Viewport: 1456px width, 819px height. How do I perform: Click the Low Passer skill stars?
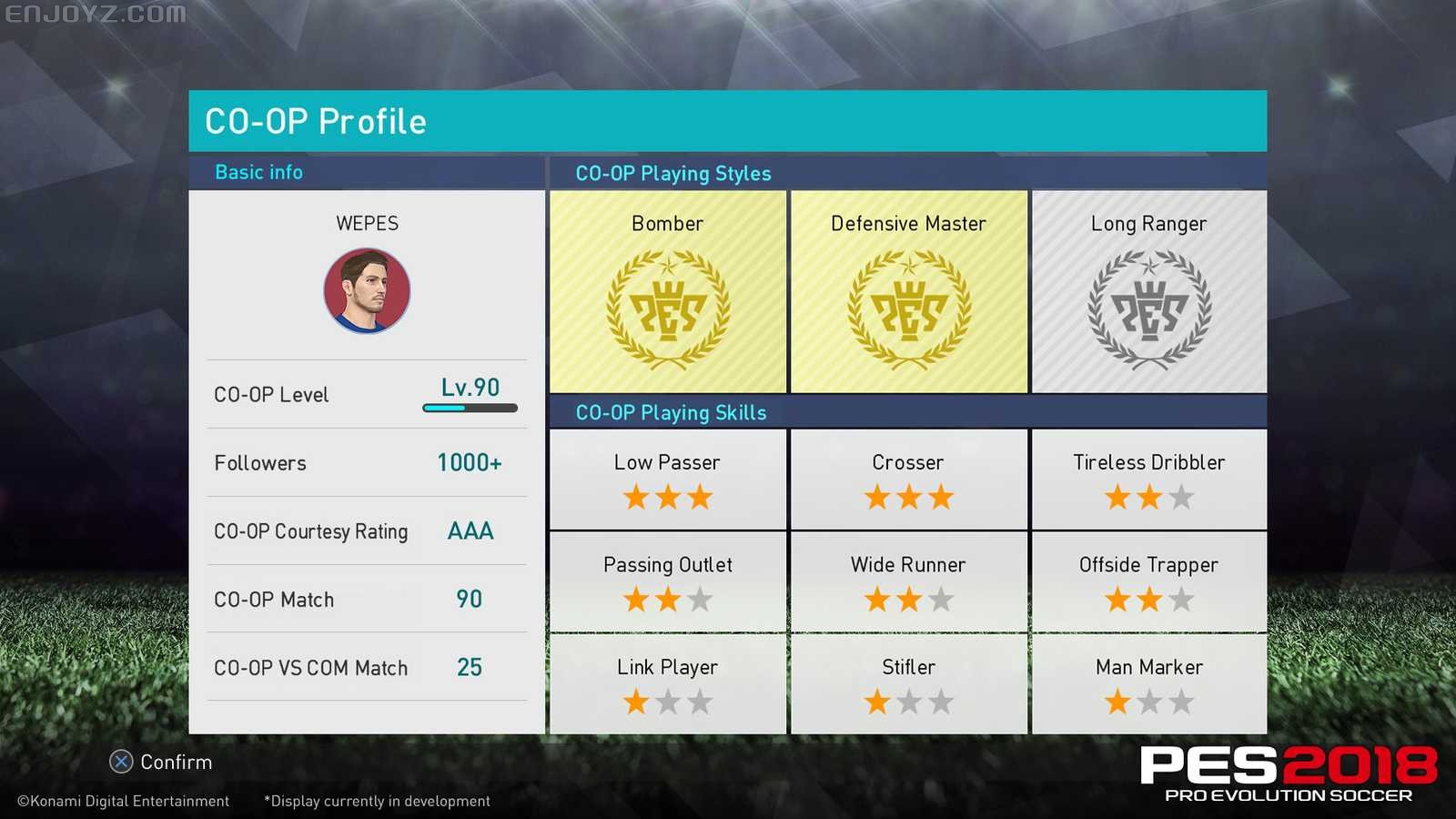click(x=667, y=497)
